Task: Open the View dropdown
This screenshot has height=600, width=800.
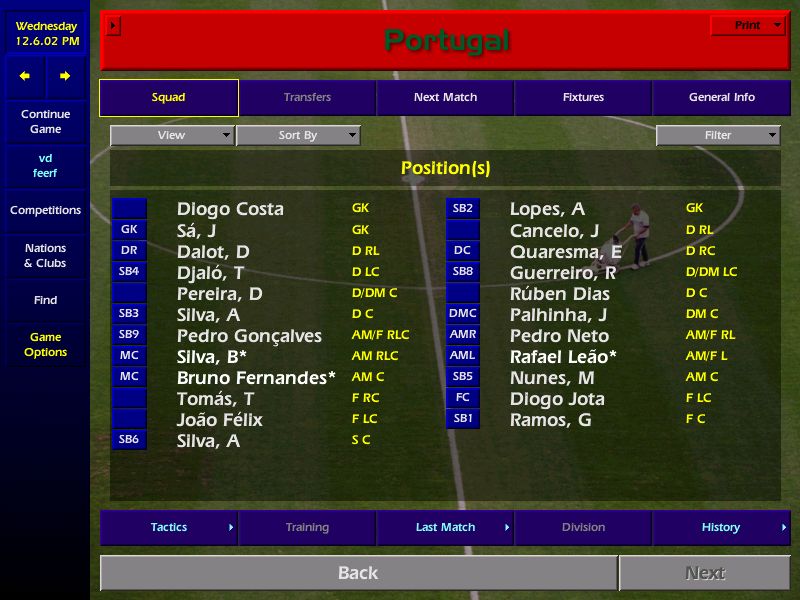Action: point(172,136)
